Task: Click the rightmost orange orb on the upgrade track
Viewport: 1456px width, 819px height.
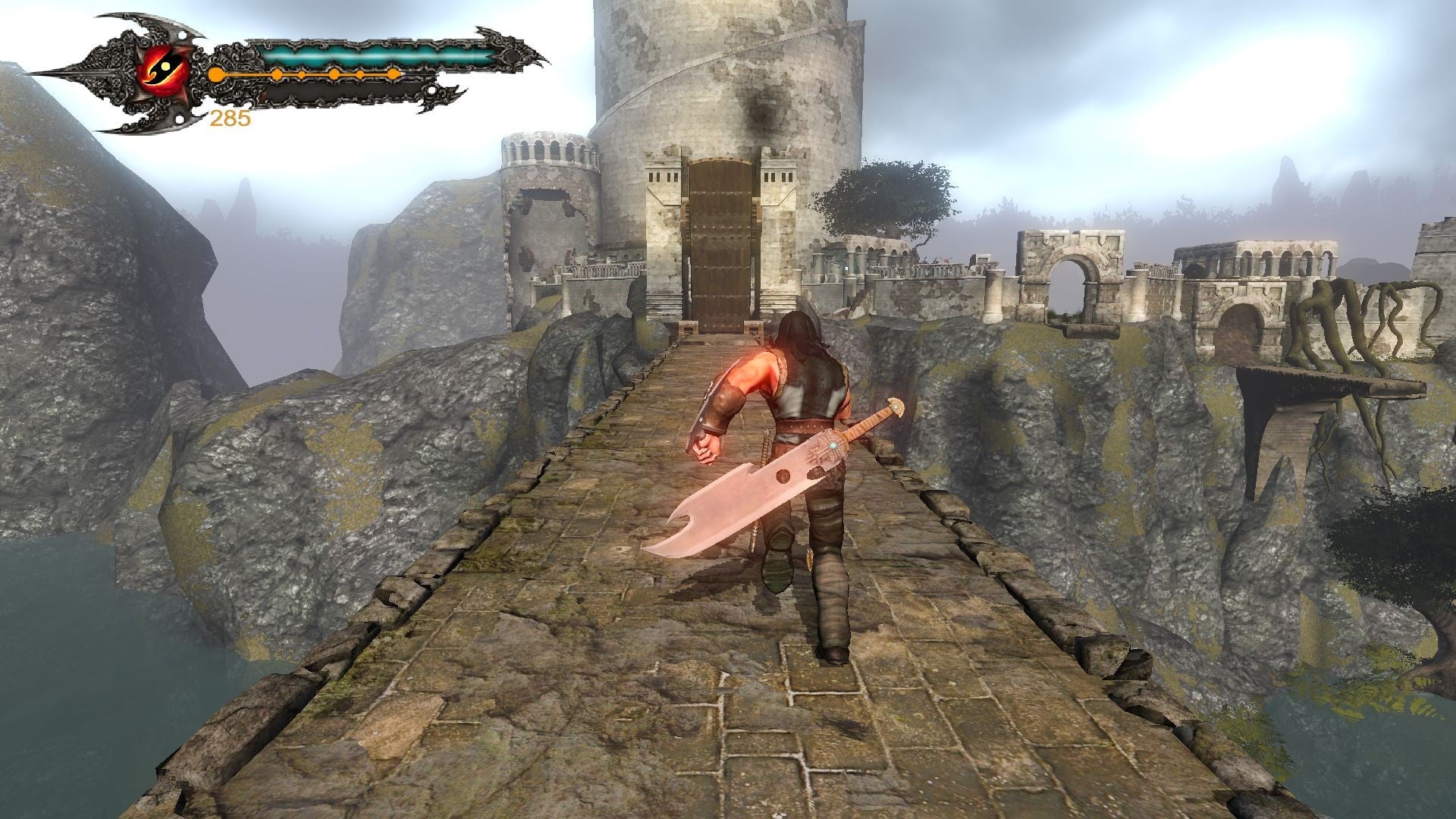Action: point(394,74)
